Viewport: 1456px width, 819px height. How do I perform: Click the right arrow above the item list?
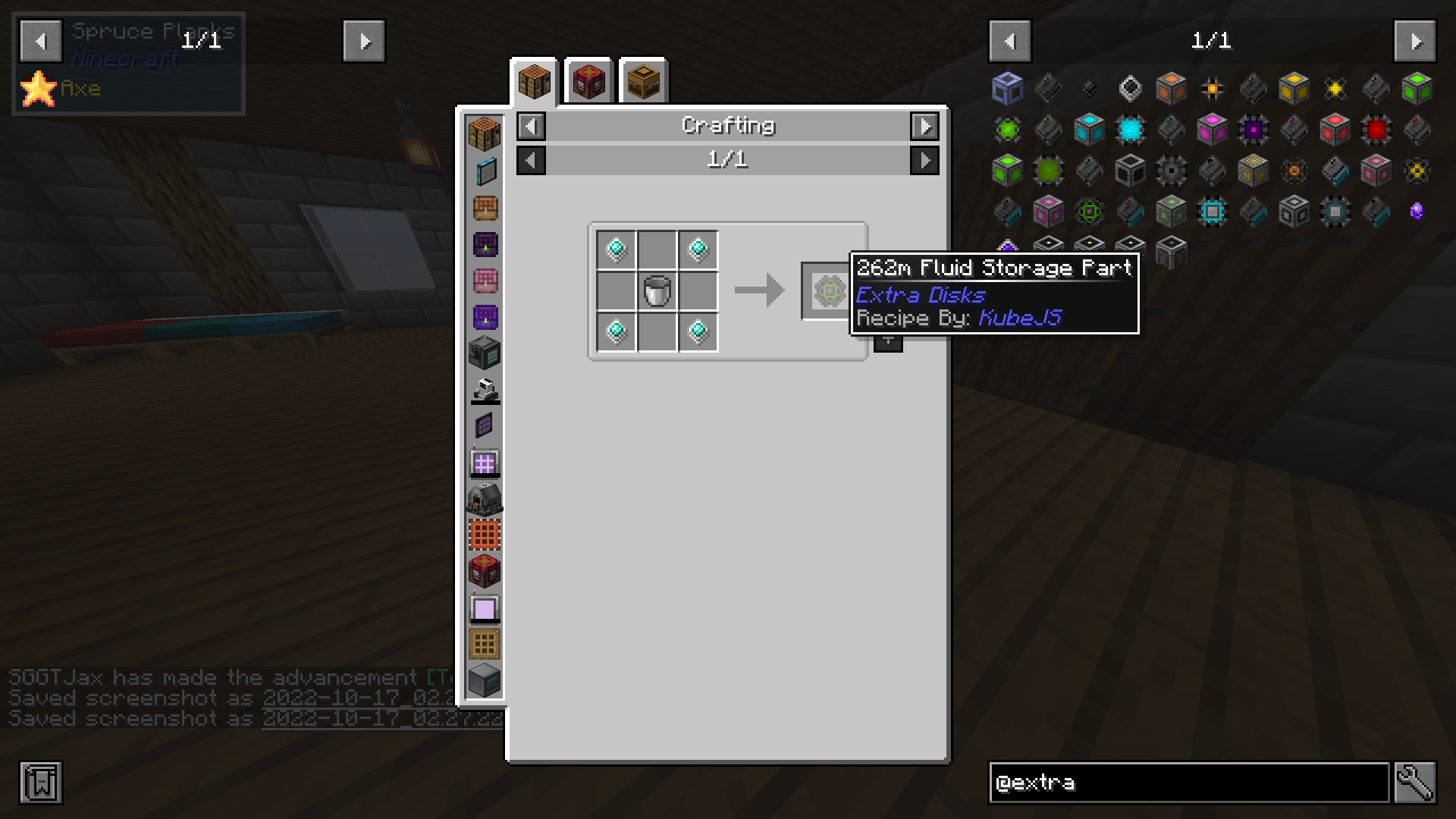pyautogui.click(x=1417, y=41)
